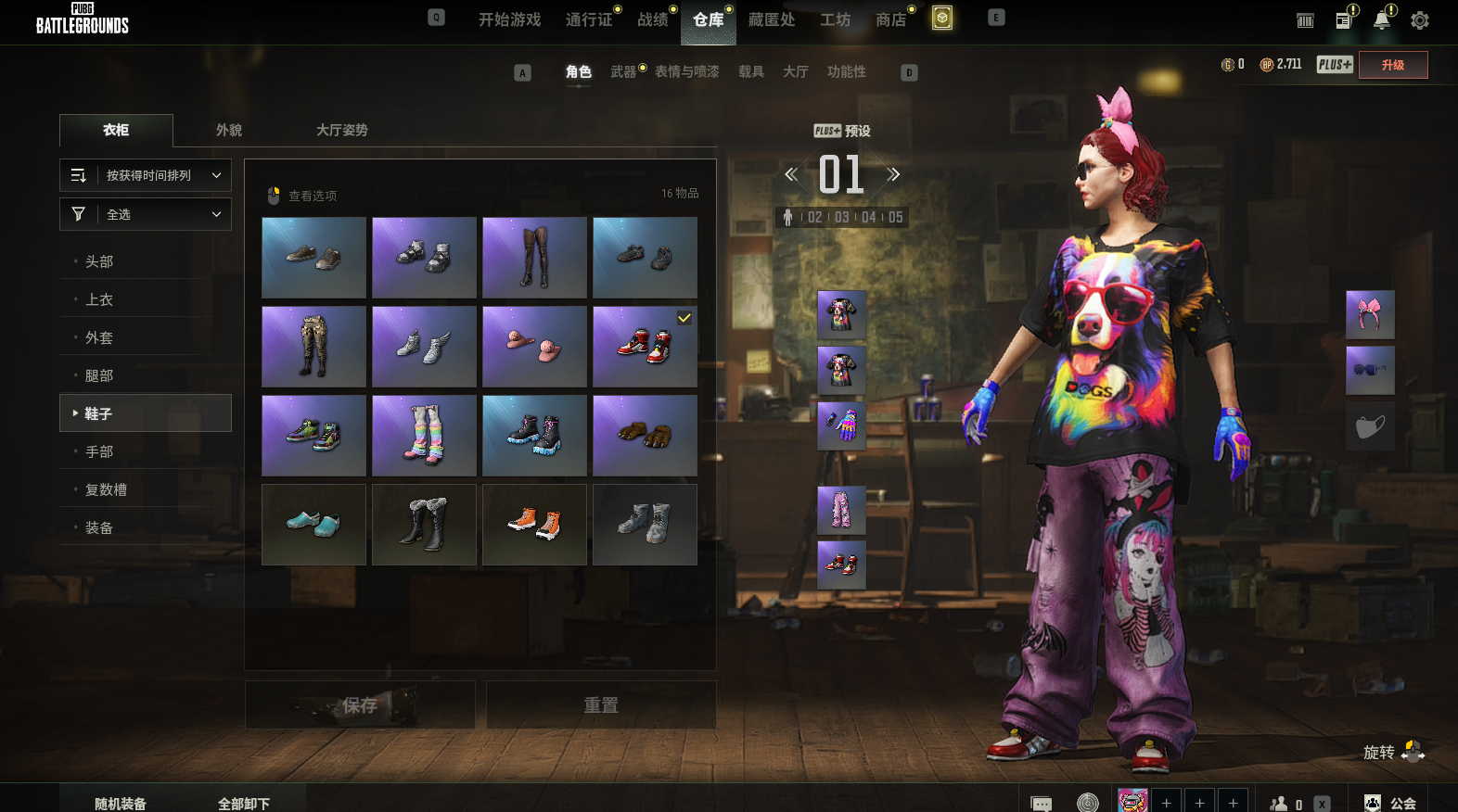
Task: Select the equipped pink bow headwear slot
Action: 1370,314
